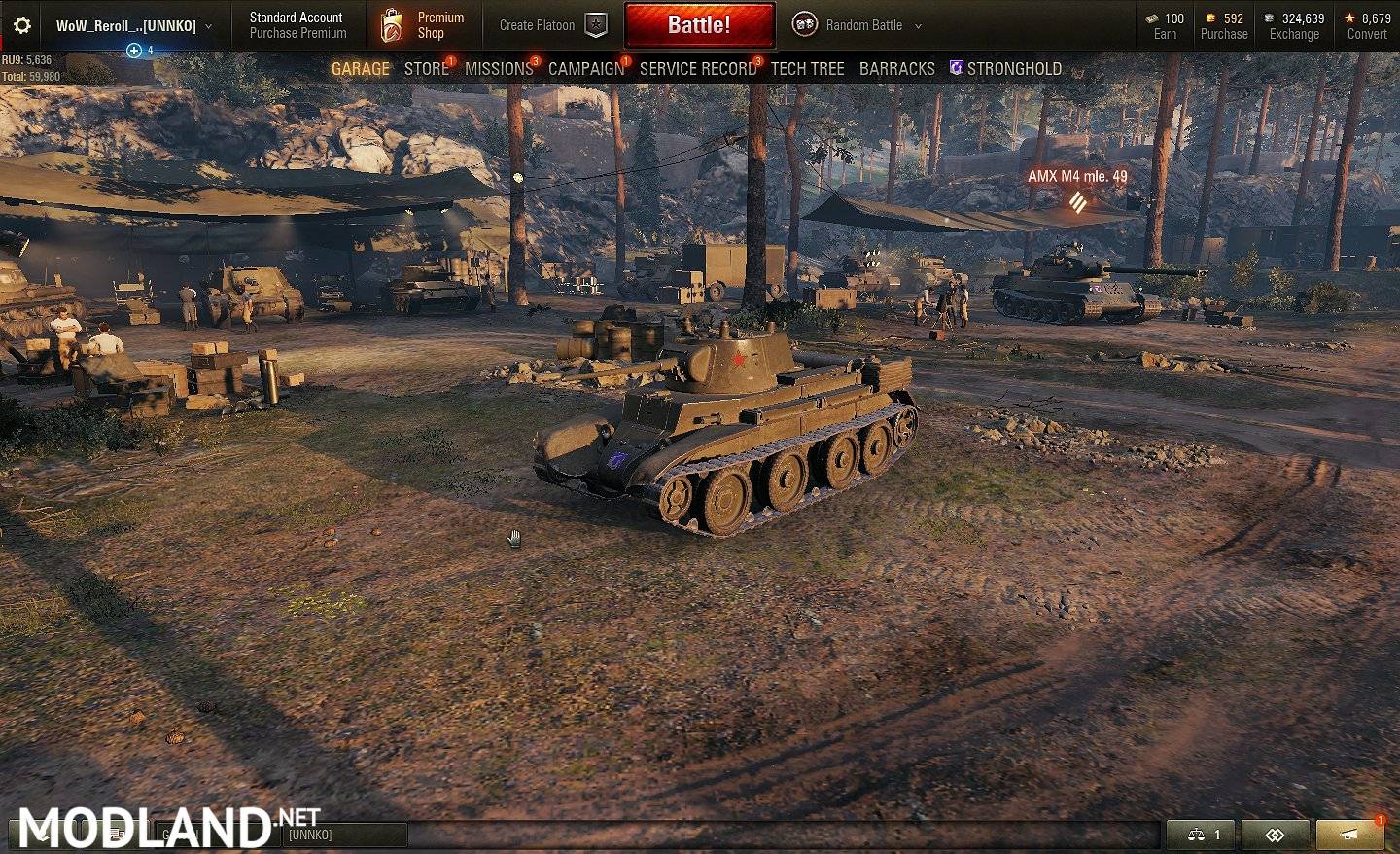
Task: Exchange the 324,639 credits
Action: (1294, 34)
